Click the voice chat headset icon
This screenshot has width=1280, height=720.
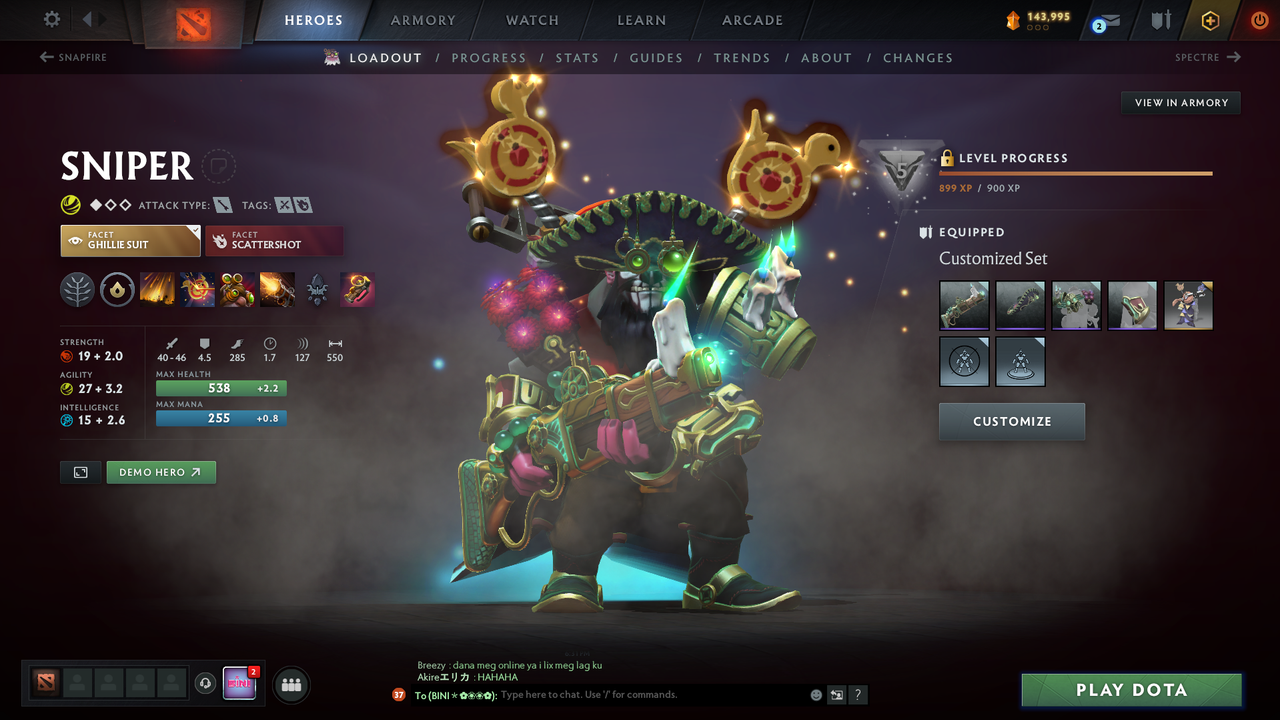(207, 684)
